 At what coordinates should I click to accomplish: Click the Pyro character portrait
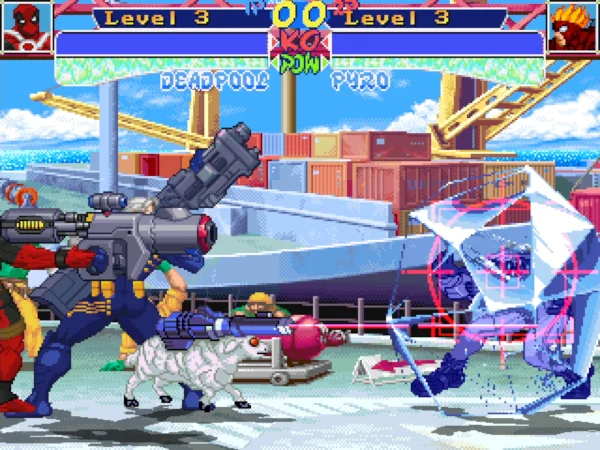[x=573, y=27]
